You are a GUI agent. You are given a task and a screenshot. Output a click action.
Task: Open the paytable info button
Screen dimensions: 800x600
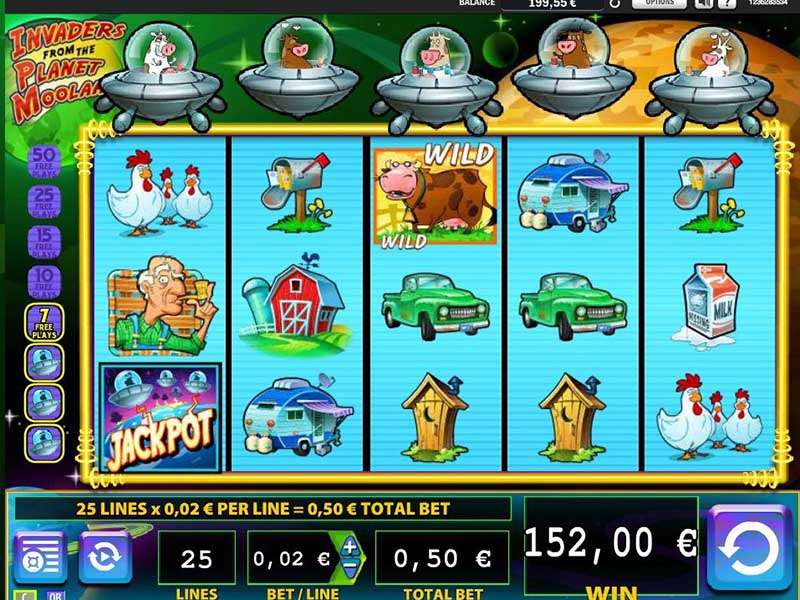click(40, 556)
